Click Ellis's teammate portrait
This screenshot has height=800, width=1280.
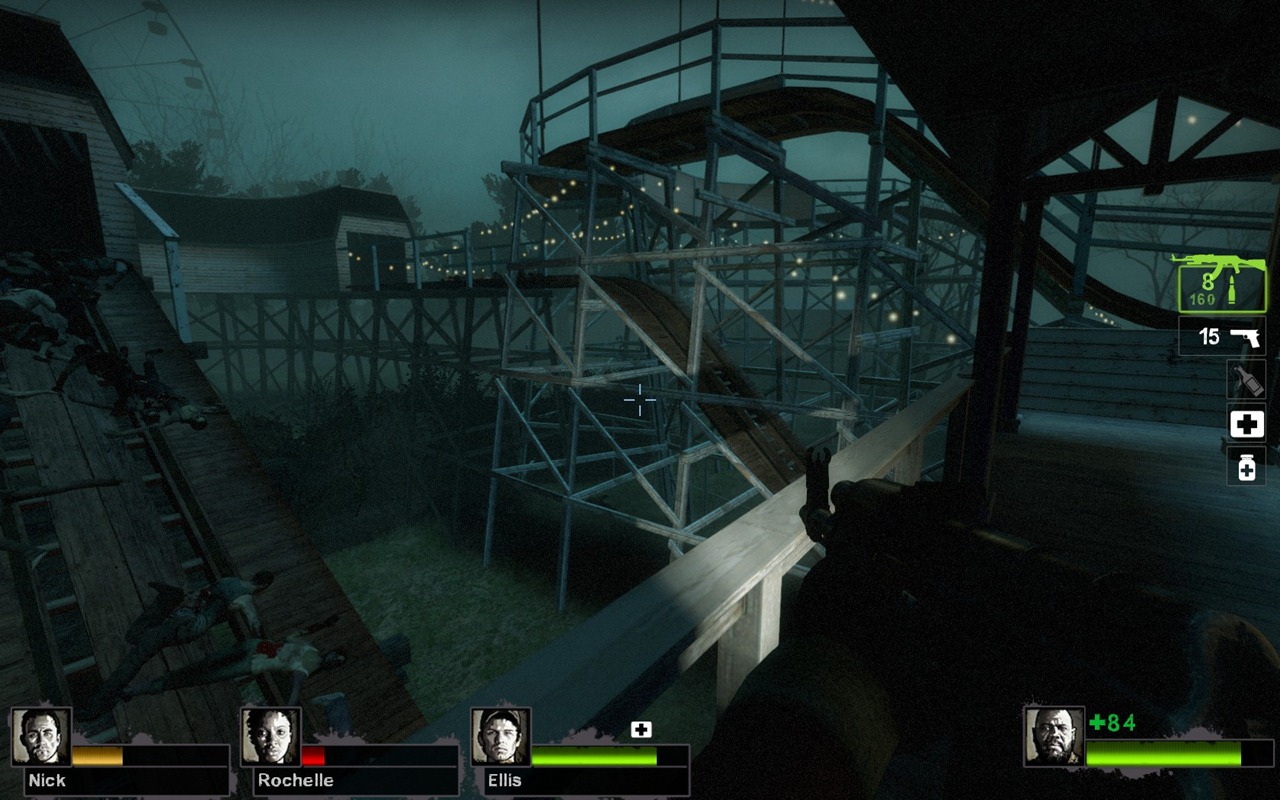coord(500,737)
